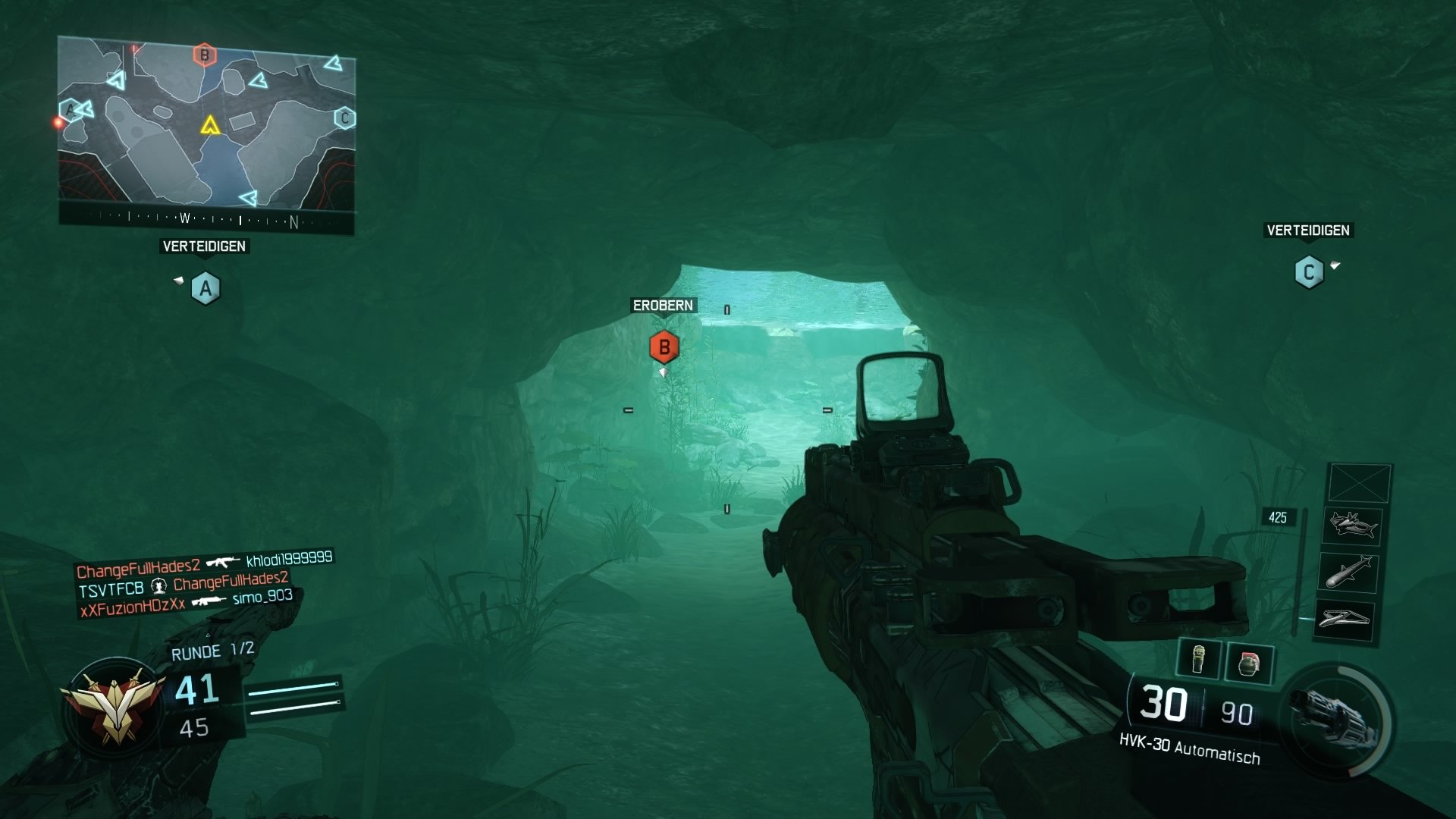Select the sniper rifle killfeed icon
This screenshot has height=819, width=1456.
coord(209,601)
